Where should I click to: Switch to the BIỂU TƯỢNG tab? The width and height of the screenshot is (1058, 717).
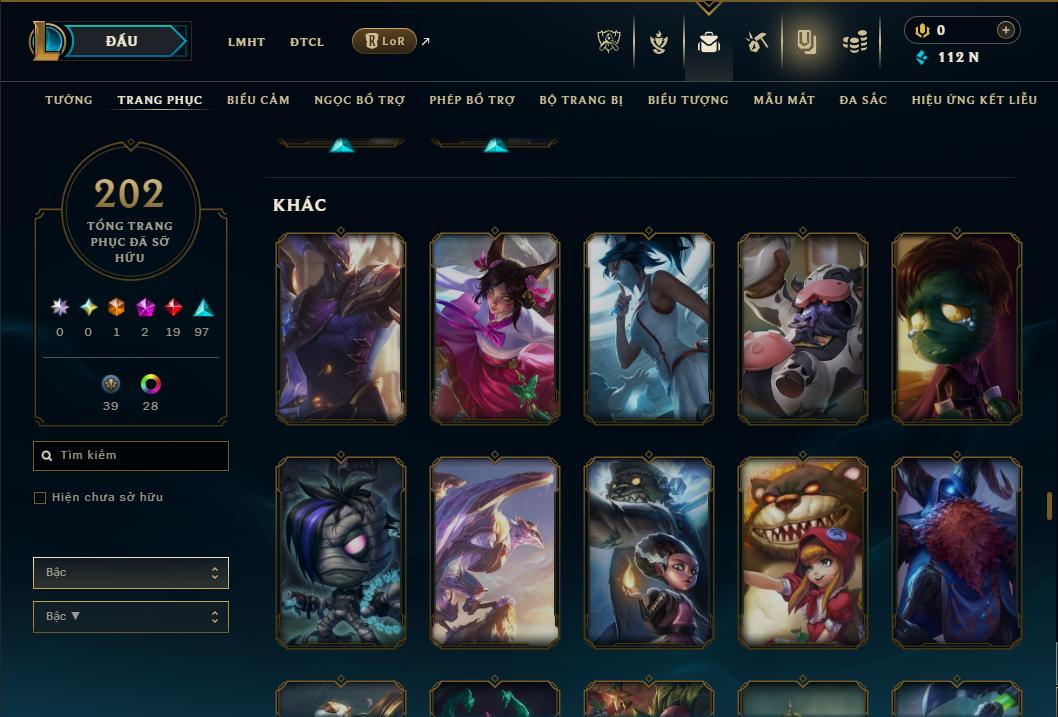pos(688,100)
